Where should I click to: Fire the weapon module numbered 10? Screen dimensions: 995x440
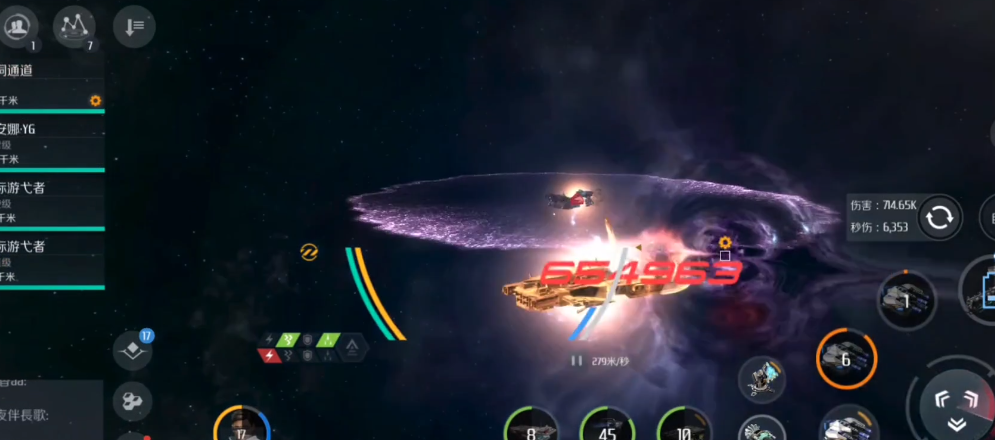[684, 427]
